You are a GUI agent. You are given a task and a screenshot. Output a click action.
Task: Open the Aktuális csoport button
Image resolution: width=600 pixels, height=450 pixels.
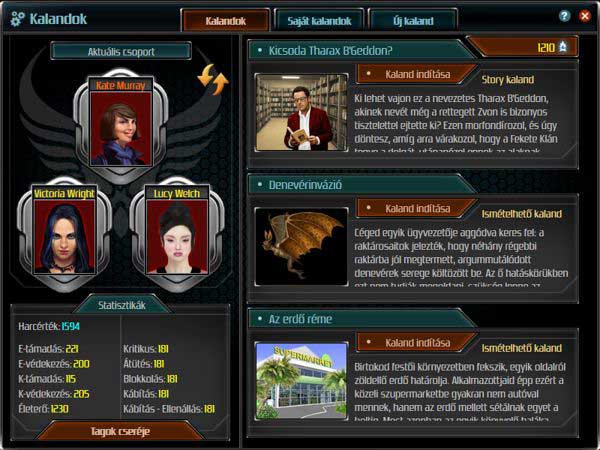121,51
